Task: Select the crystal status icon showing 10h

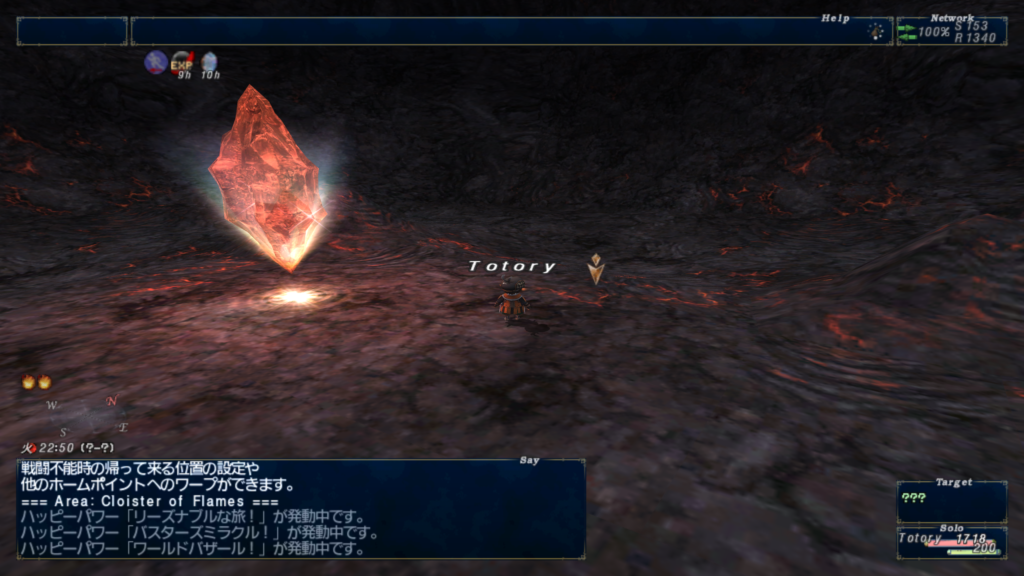Action: pos(209,63)
